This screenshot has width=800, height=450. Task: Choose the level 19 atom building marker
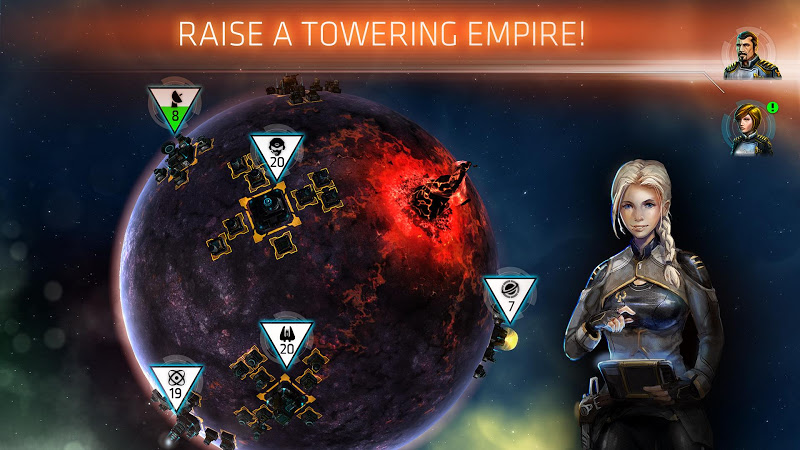(x=176, y=385)
